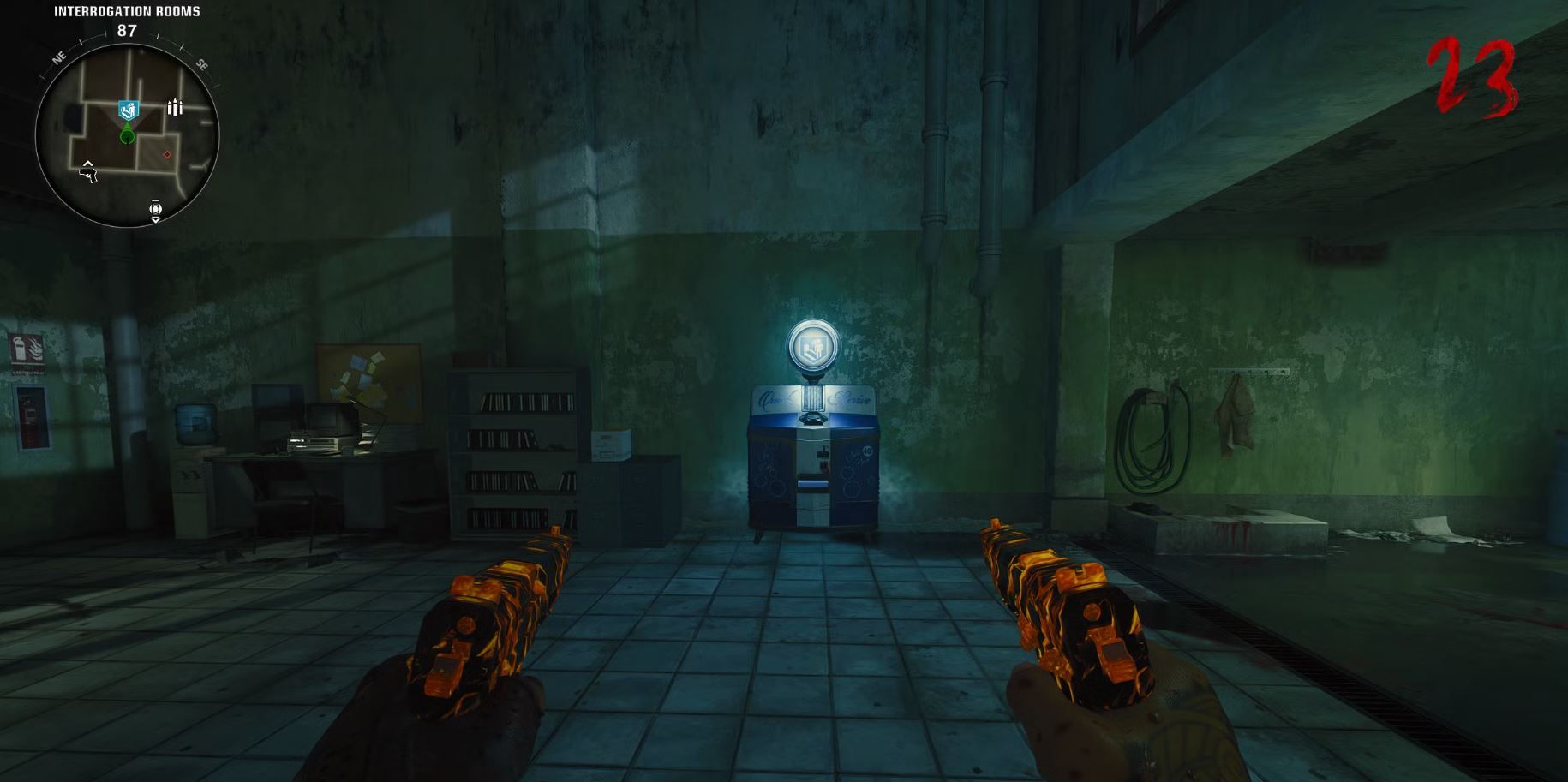Click the NE compass marker on the minimap
Image resolution: width=1568 pixels, height=782 pixels.
(58, 59)
